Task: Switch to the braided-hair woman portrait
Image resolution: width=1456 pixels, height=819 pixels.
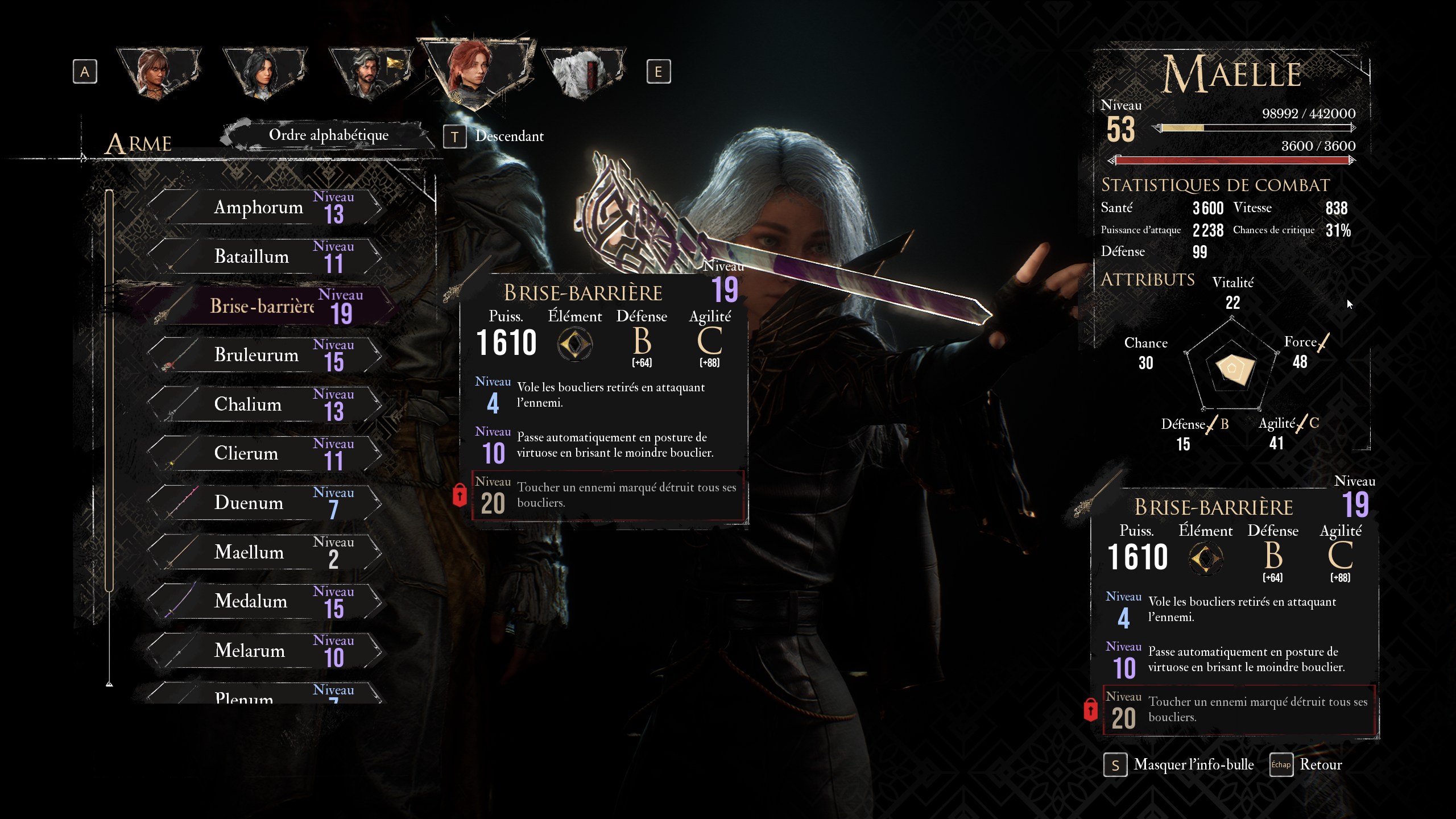Action: click(158, 73)
